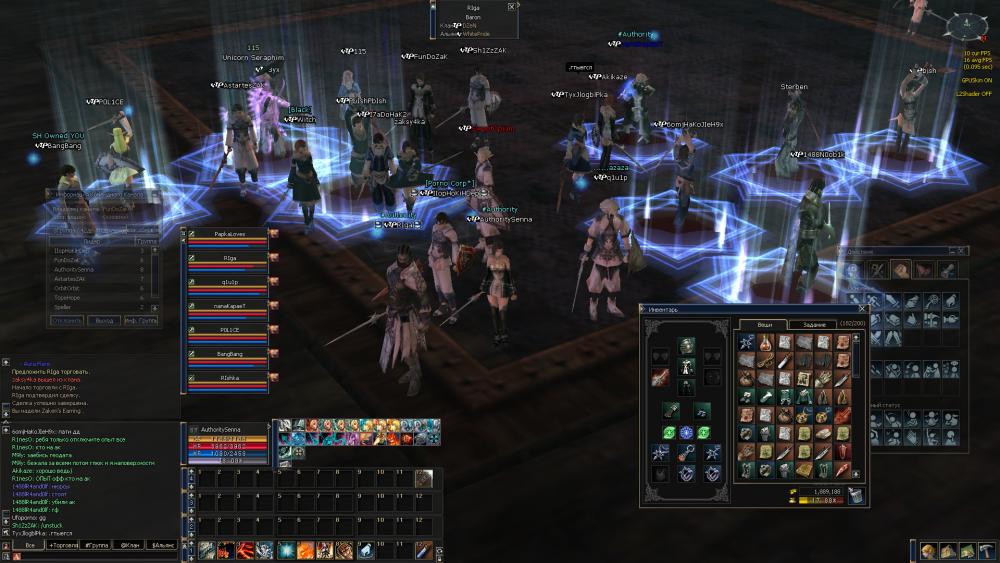The height and width of the screenshot is (563, 1000).
Task: Switch to the $Альянс chat tab
Action: tap(162, 545)
